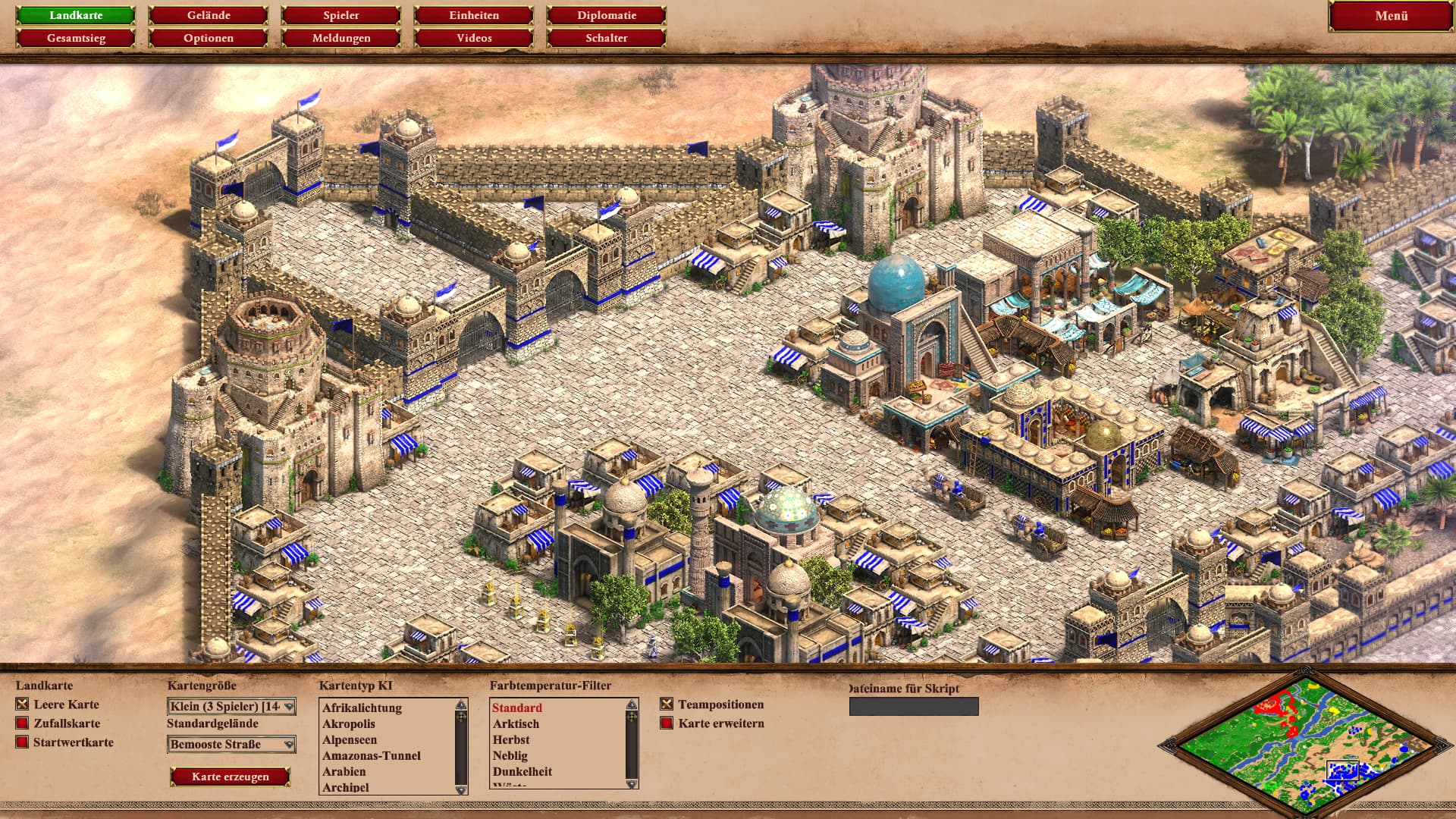Select the Zufallskarte option
Screen dimensions: 1456x819
coord(23,723)
